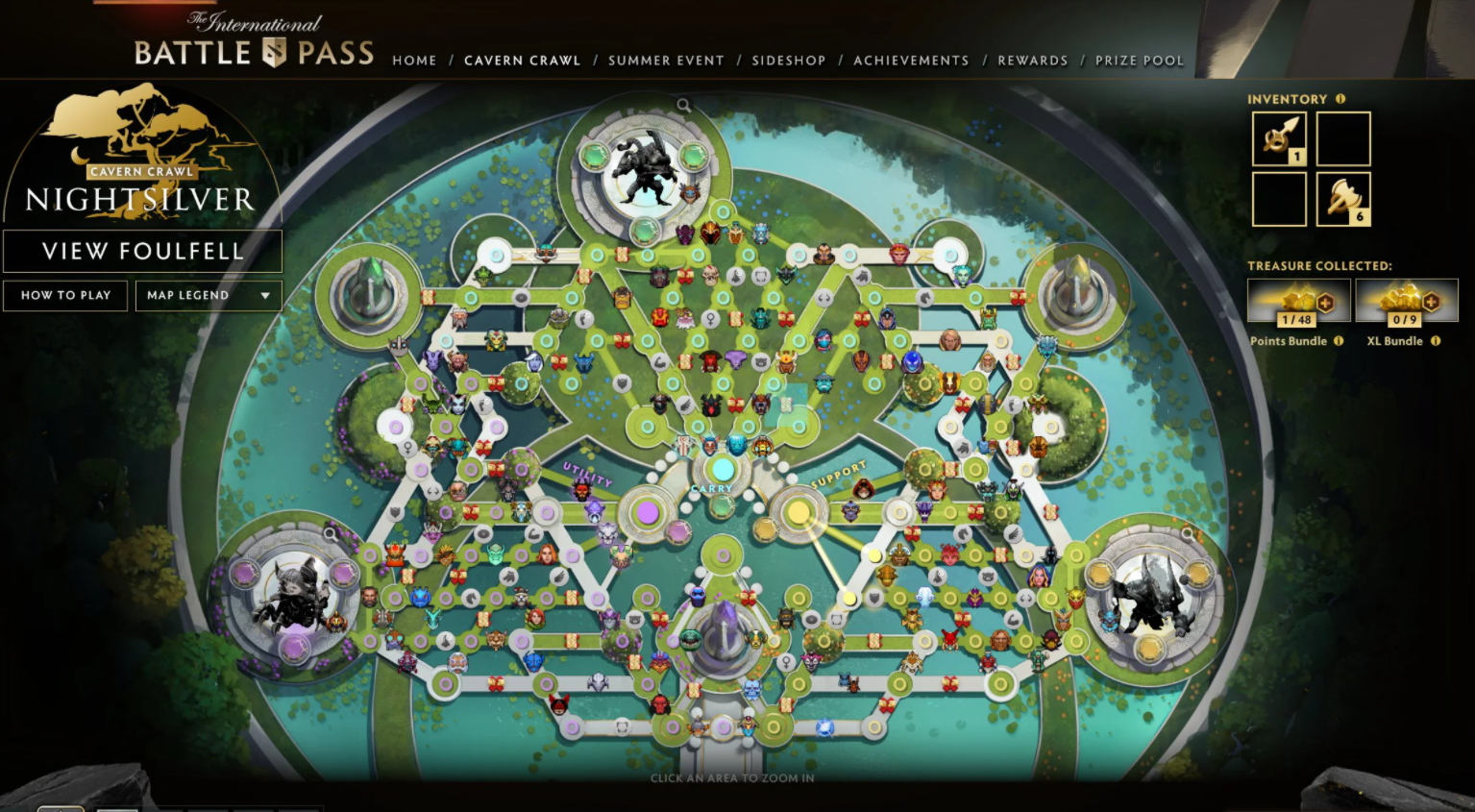Screen dimensions: 1475x812
Task: Click the Inventory info icon
Action: click(x=1340, y=99)
